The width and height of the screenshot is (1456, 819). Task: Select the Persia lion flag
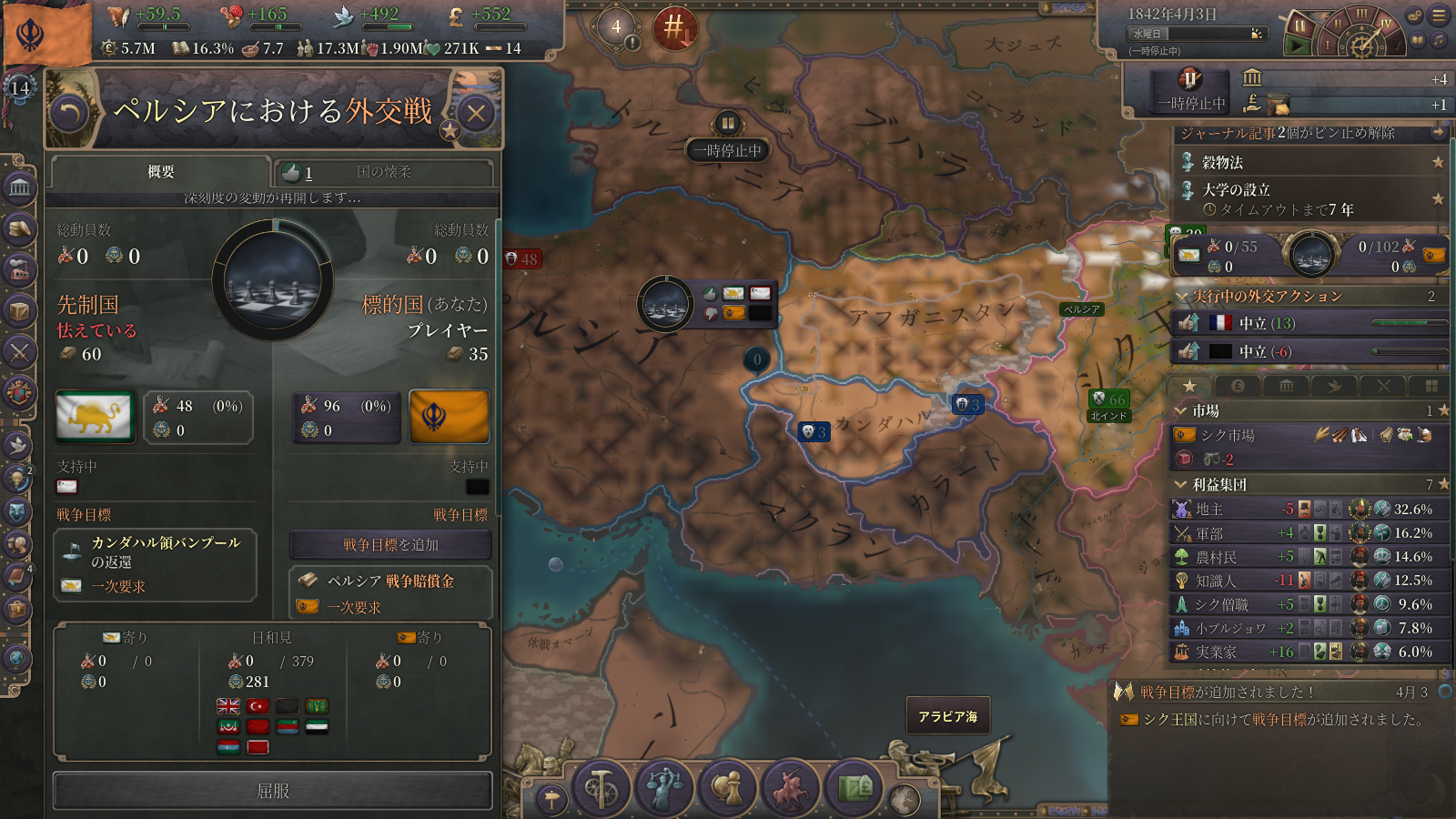95,417
